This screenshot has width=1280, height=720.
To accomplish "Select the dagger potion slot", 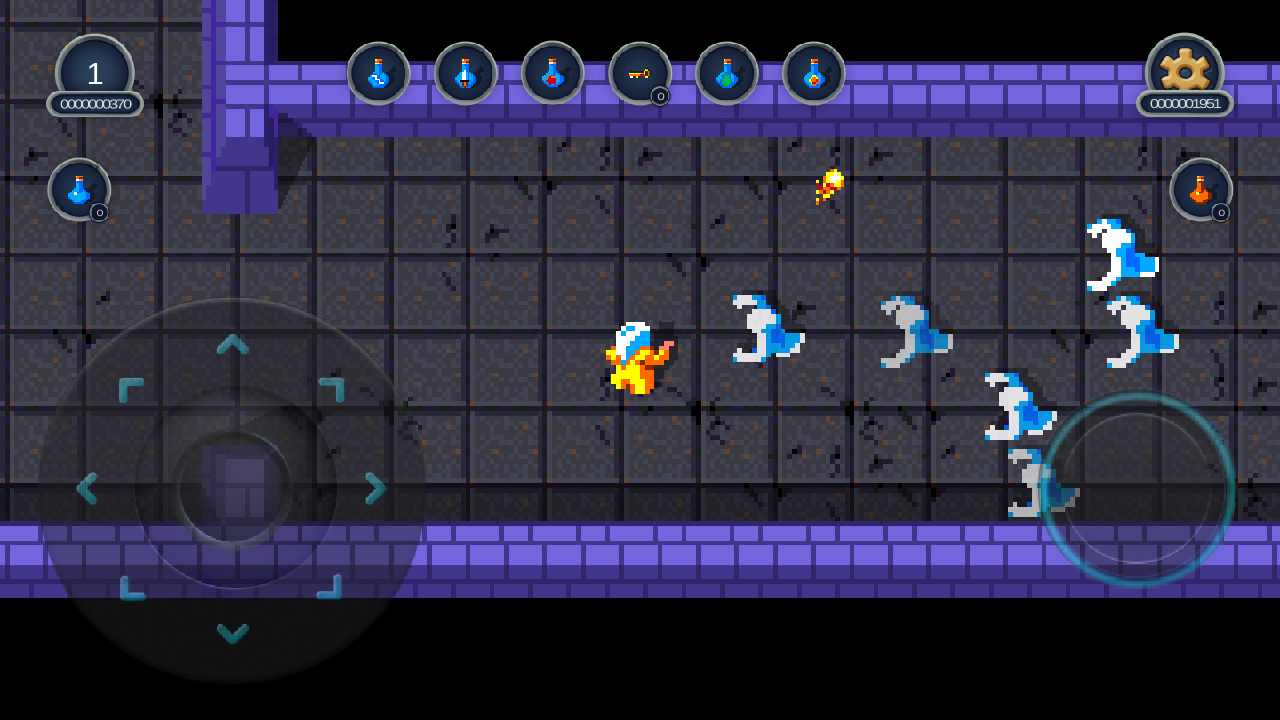I will (x=465, y=73).
